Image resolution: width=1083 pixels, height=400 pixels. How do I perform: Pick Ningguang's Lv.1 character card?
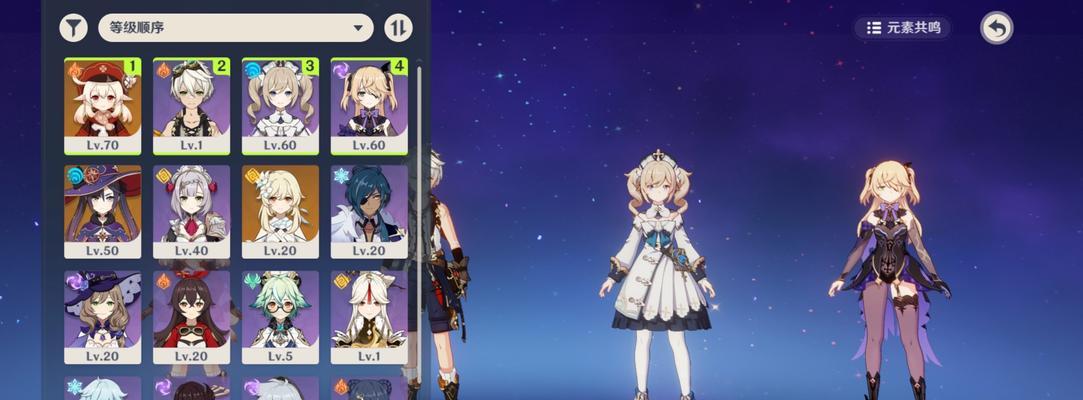tap(369, 317)
